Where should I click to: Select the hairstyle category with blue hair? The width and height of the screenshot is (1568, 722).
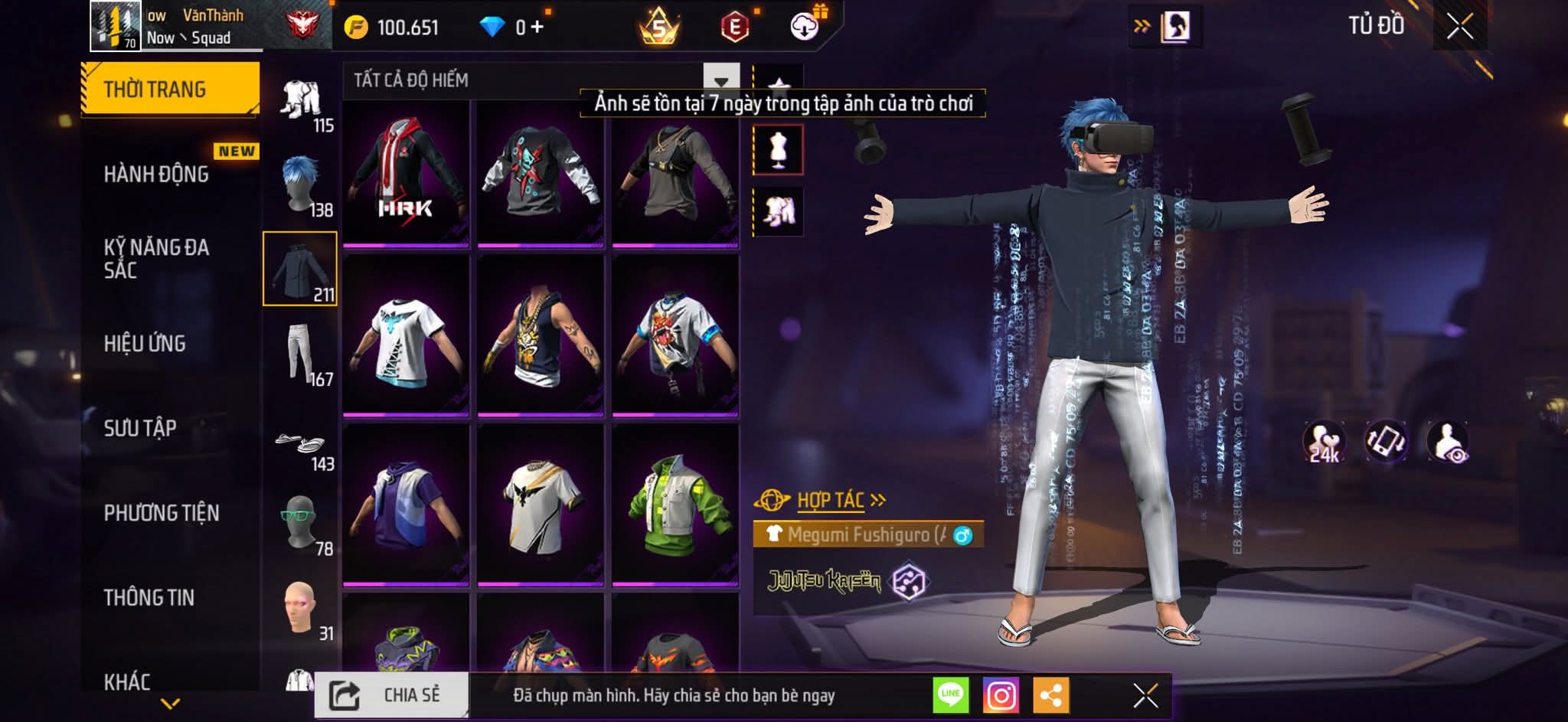[x=300, y=185]
